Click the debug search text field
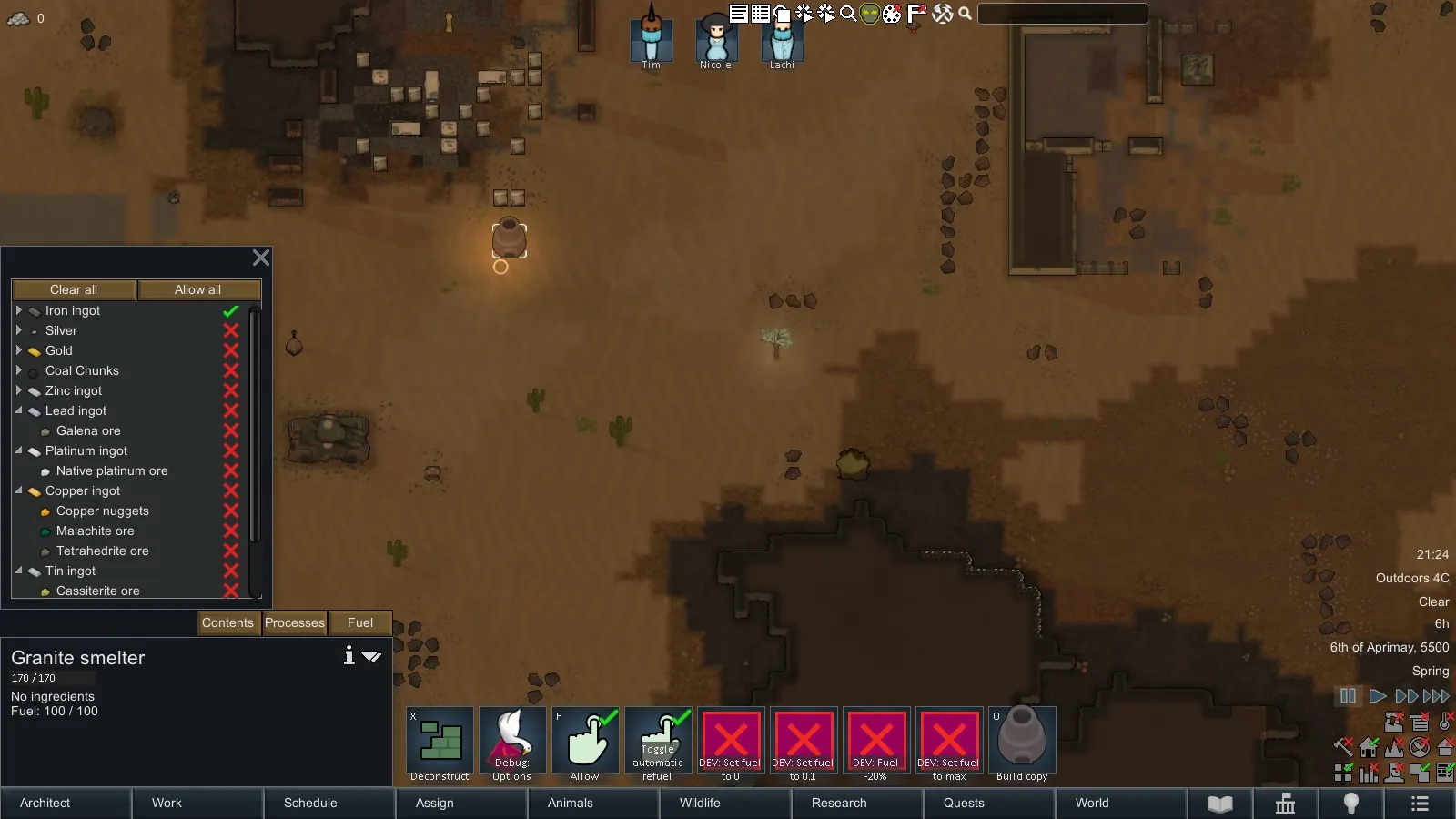Image resolution: width=1456 pixels, height=819 pixels. 1062,14
